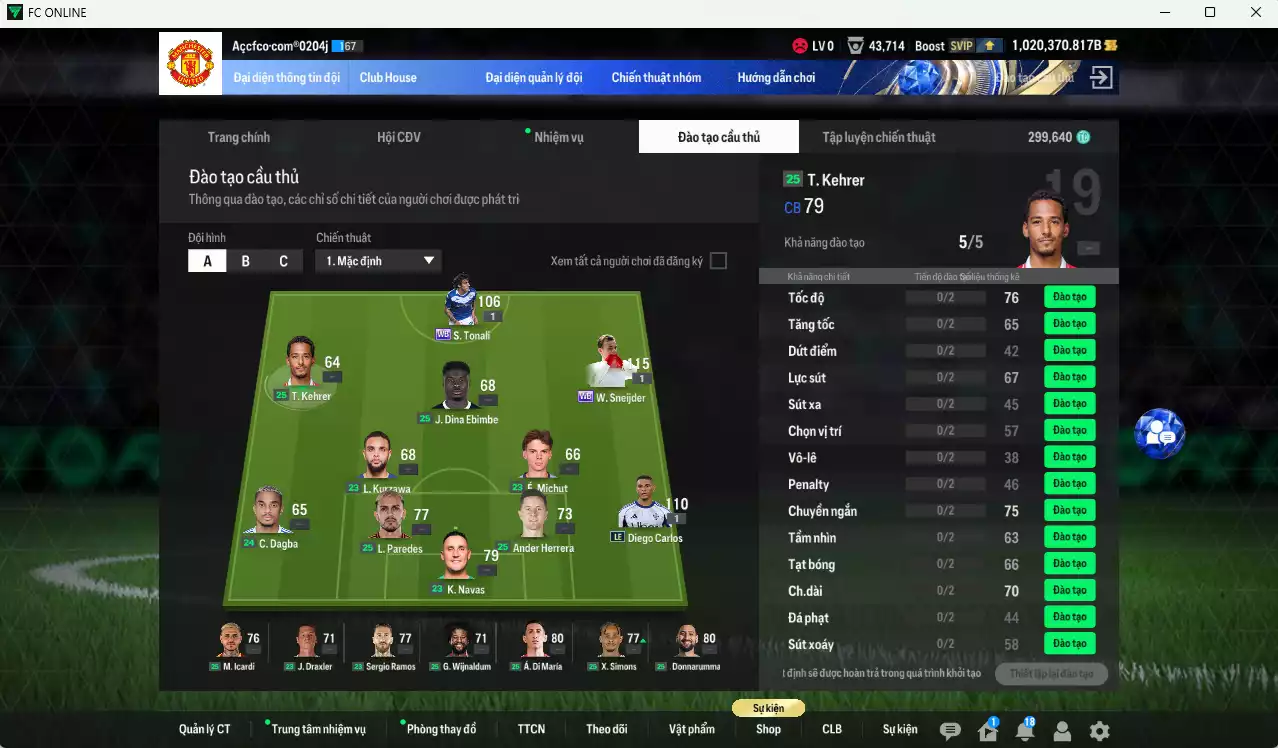The height and width of the screenshot is (748, 1278).
Task: Train the Tốc độ attribute
Action: 1069,297
